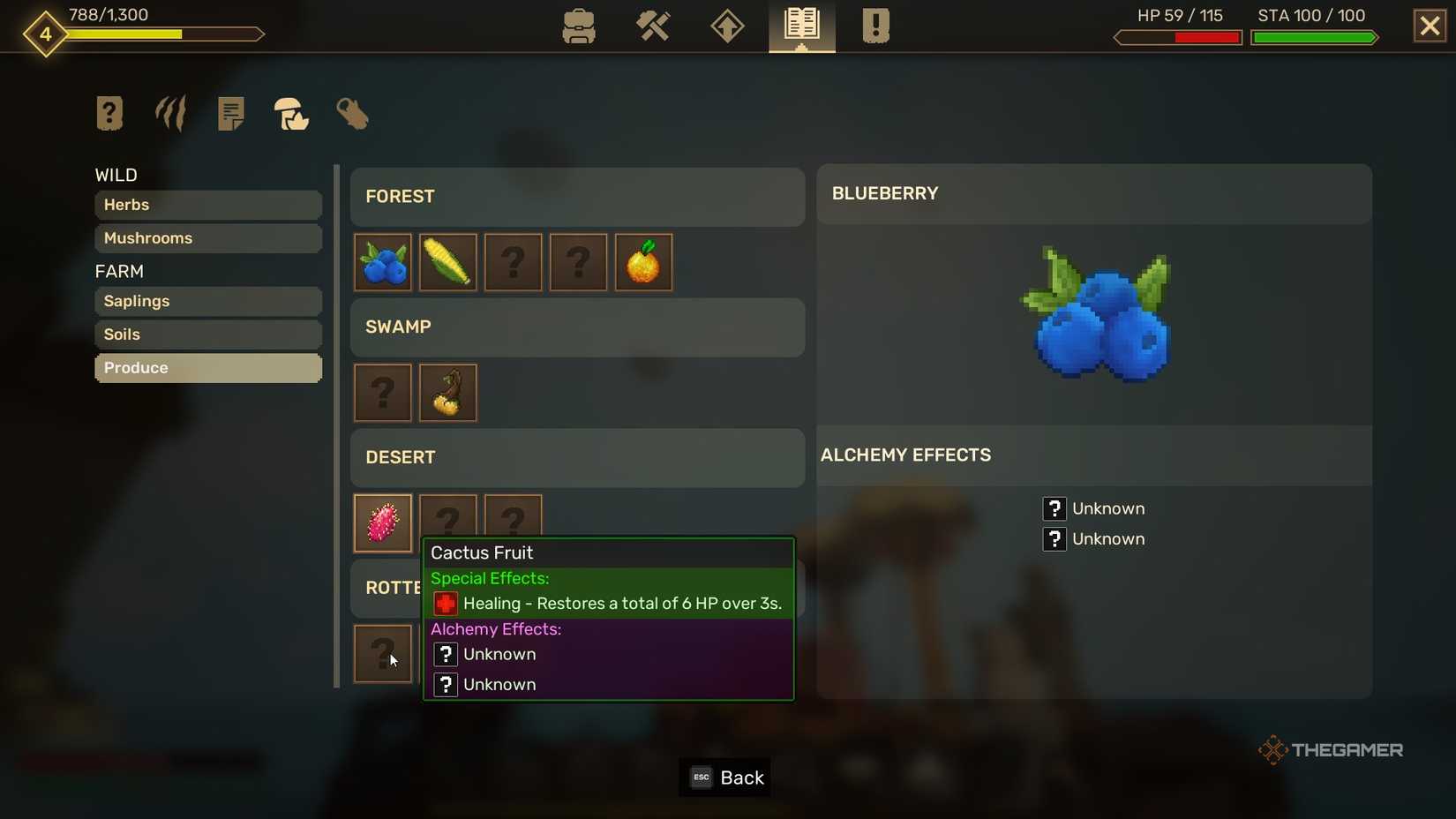1456x819 pixels.
Task: Open the backpack inventory icon
Action: [578, 26]
